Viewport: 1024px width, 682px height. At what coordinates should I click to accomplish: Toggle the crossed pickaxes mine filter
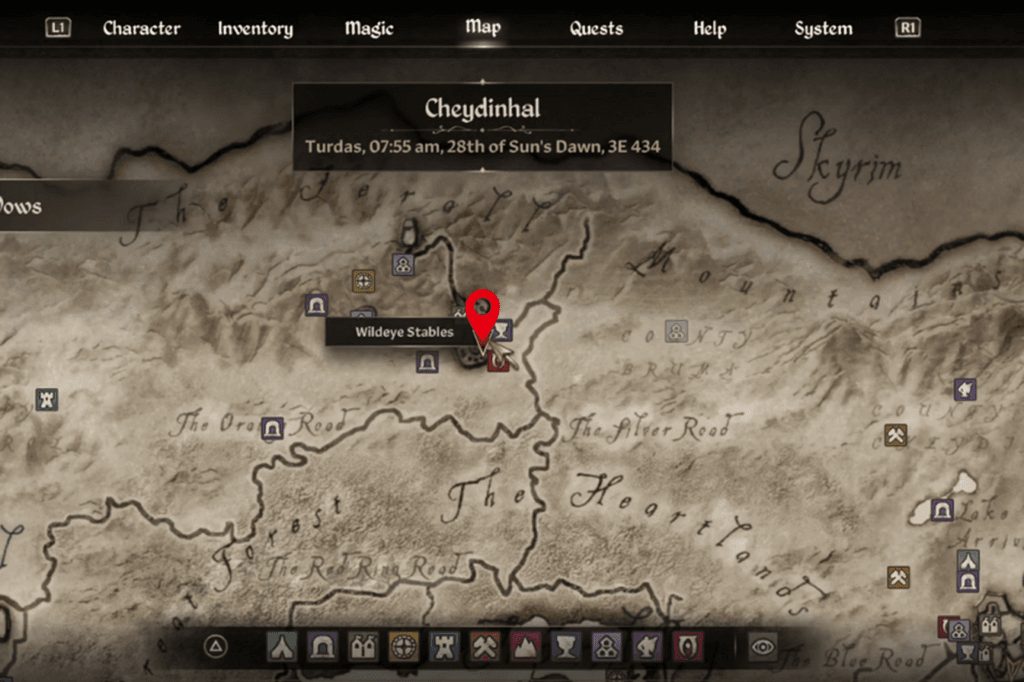(x=485, y=647)
